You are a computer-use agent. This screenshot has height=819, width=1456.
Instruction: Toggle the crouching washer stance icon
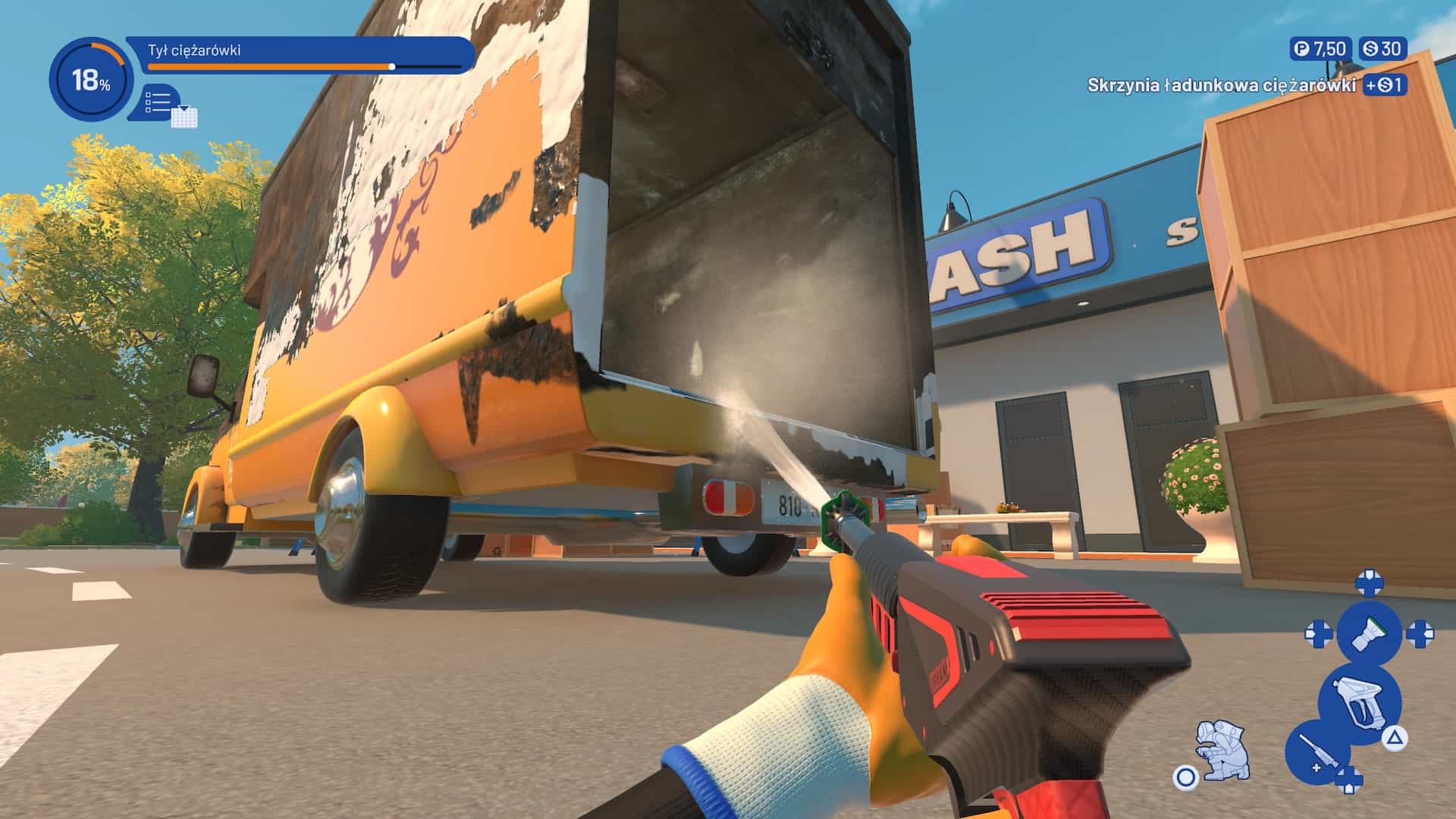coord(1221,748)
